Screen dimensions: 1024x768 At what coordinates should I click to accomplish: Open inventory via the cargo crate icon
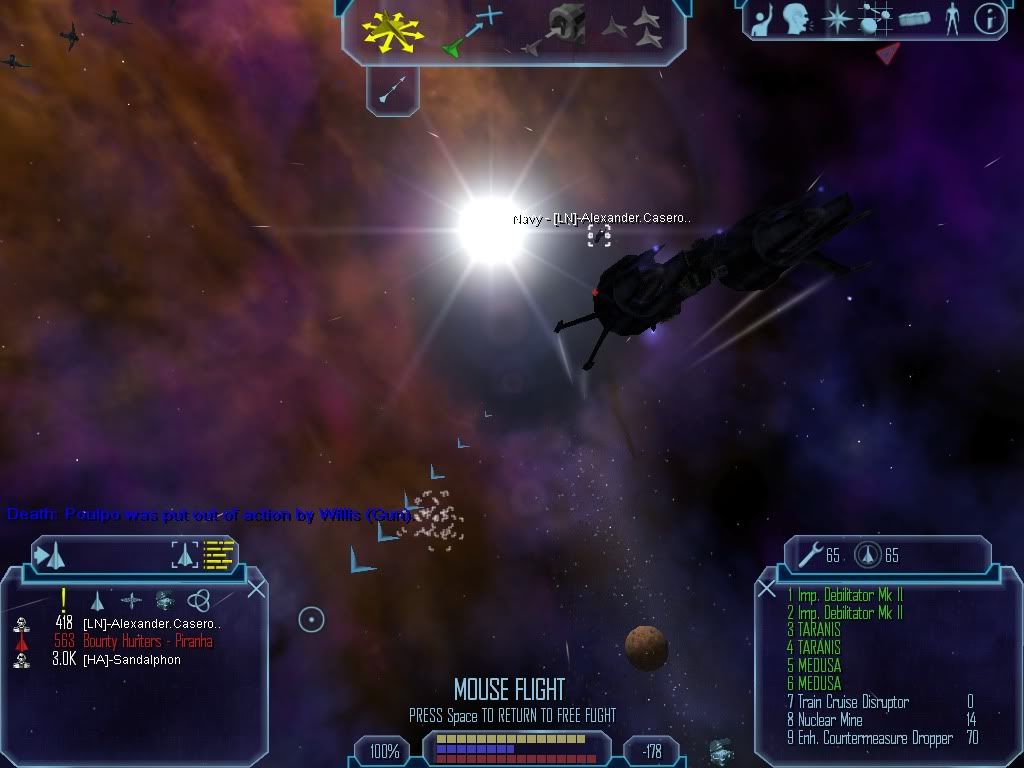click(x=914, y=19)
